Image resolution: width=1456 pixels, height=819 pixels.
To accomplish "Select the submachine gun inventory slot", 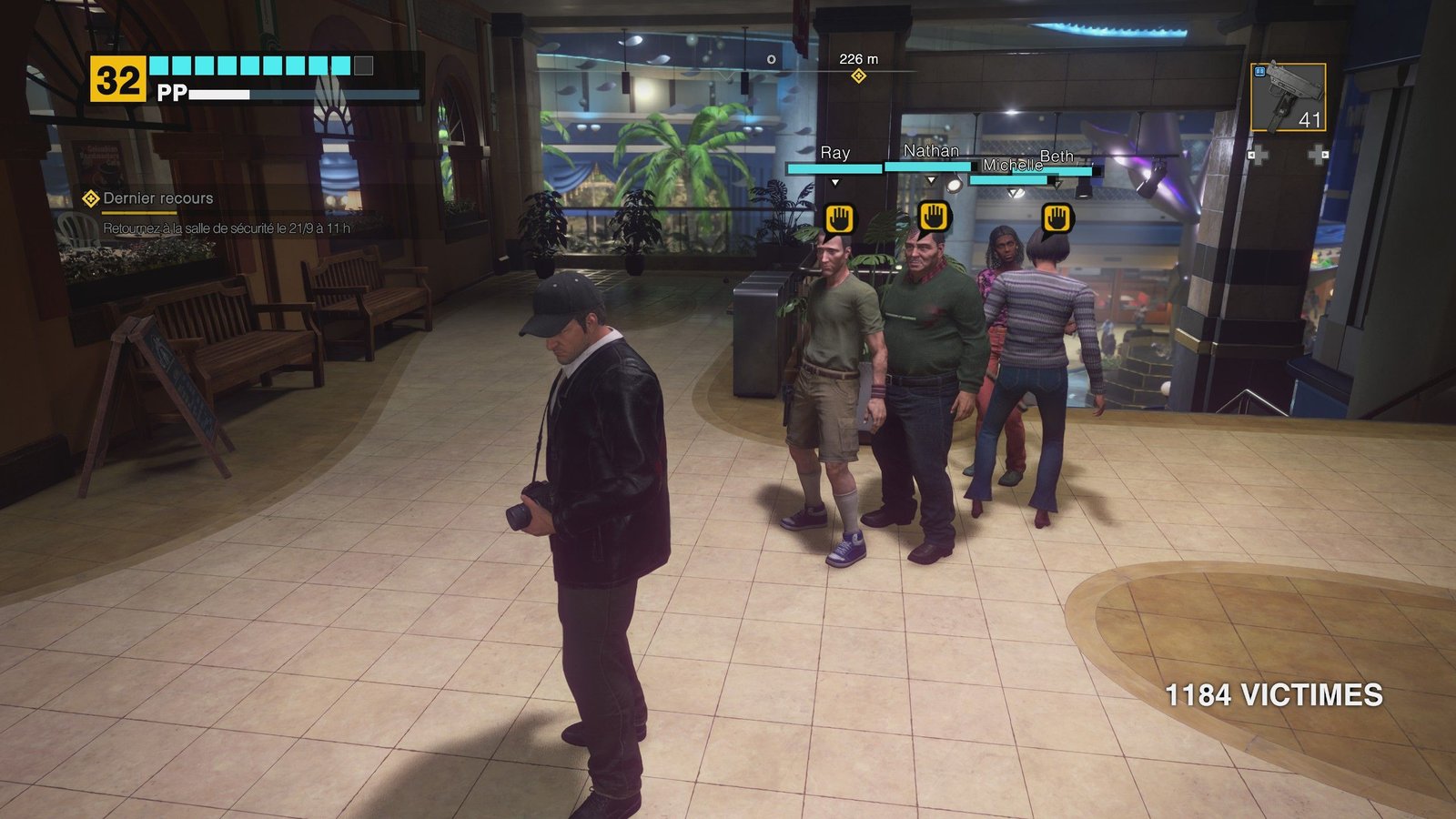I will (x=1288, y=97).
